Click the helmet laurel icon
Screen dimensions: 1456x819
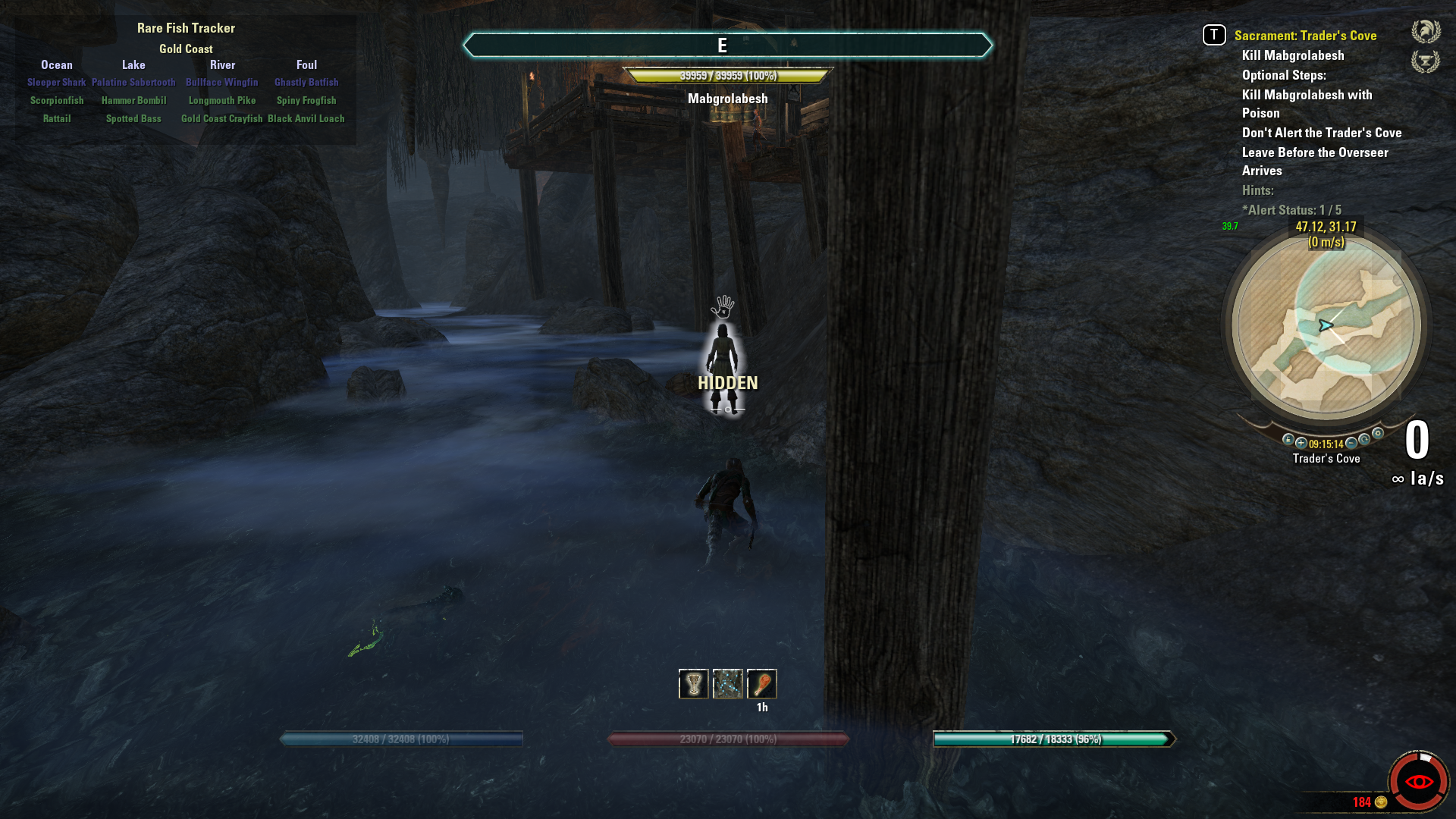[1425, 32]
